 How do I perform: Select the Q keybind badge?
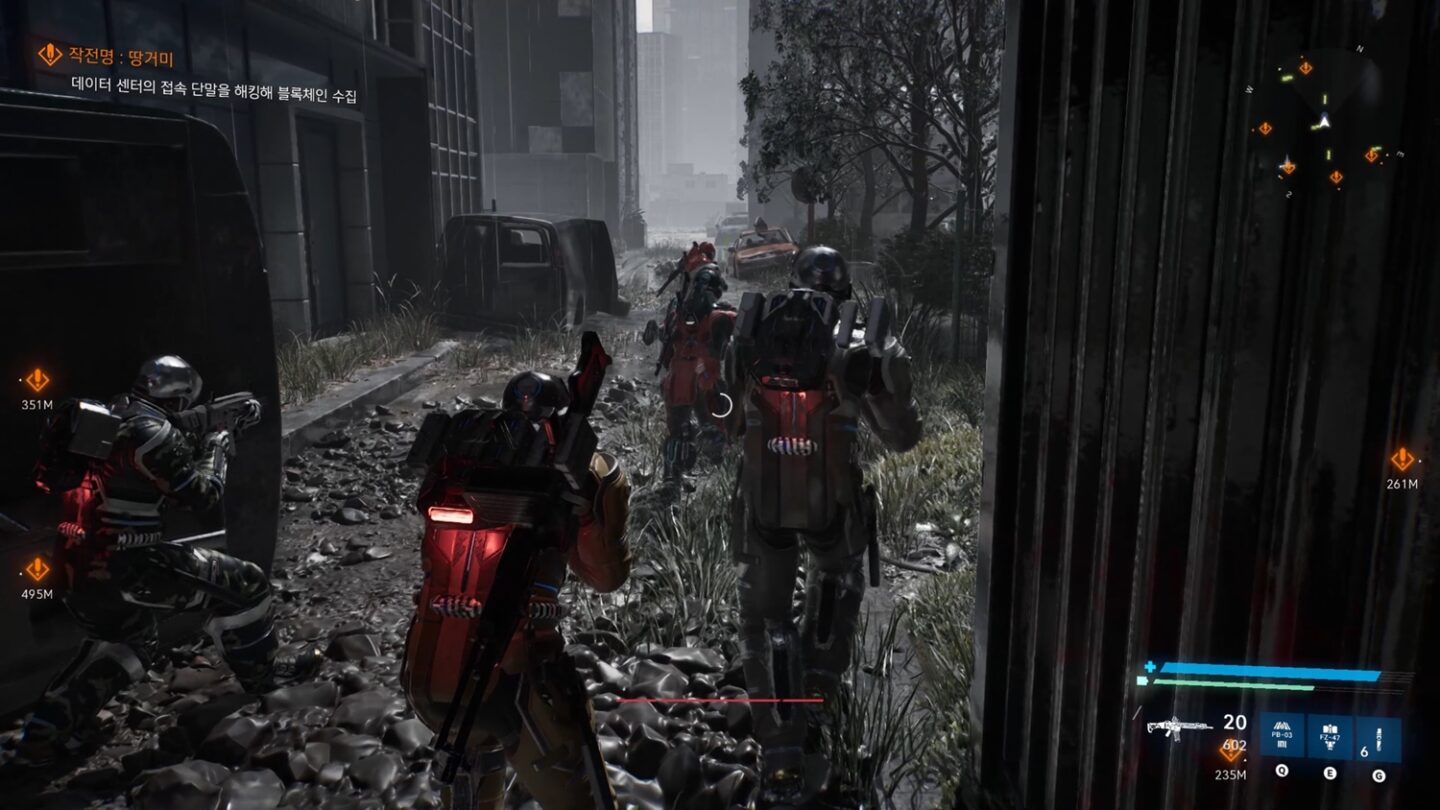(x=1282, y=771)
